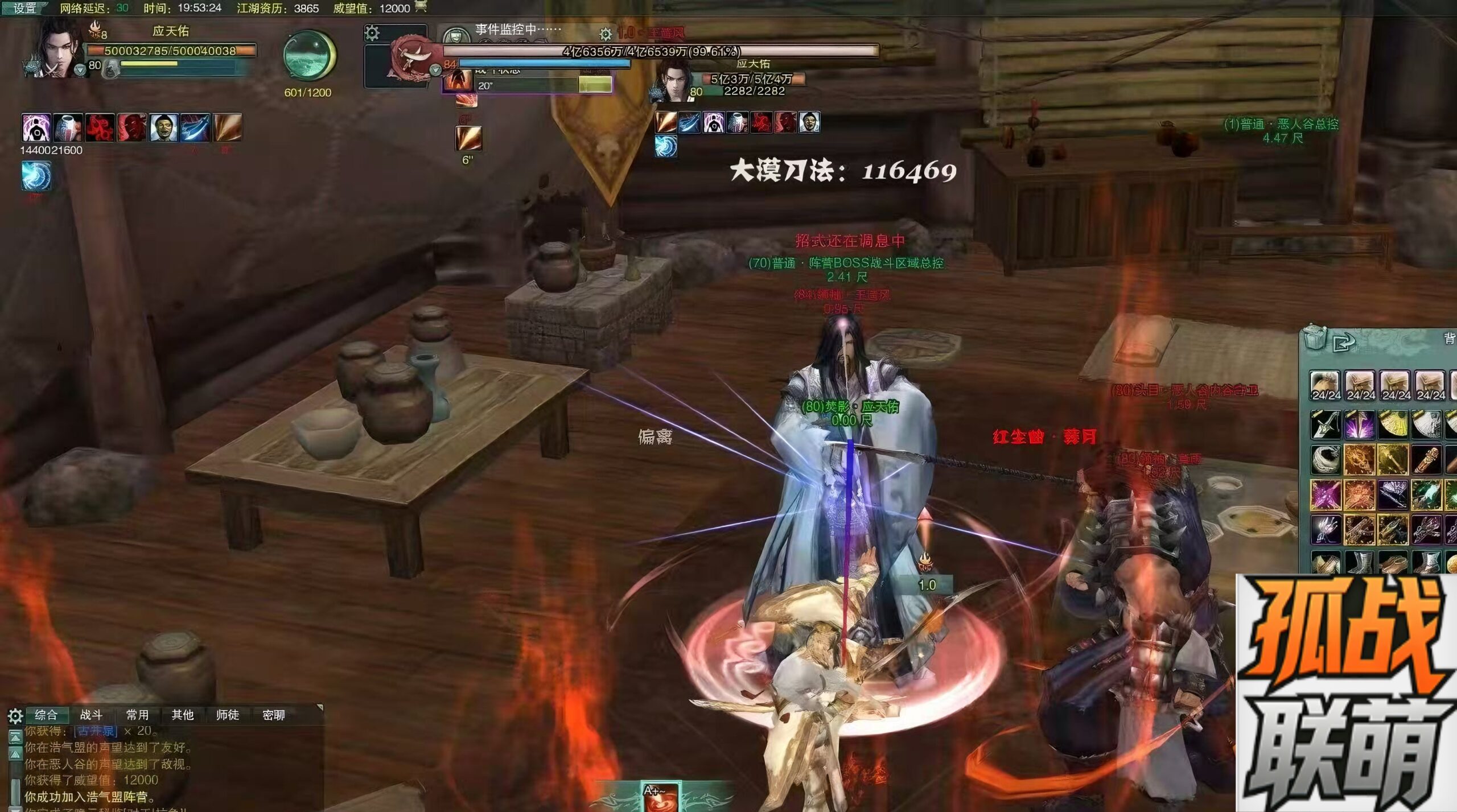This screenshot has height=812, width=1457.
Task: Switch to the 战斗 chat tab
Action: (x=91, y=715)
